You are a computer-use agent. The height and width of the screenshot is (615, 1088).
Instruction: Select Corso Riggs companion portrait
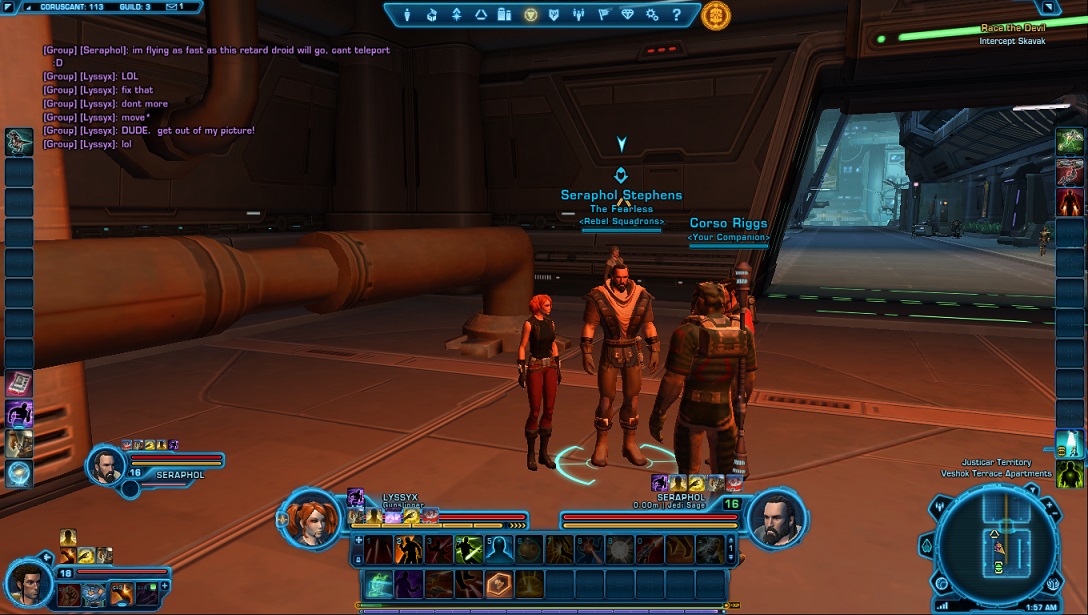coord(28,578)
